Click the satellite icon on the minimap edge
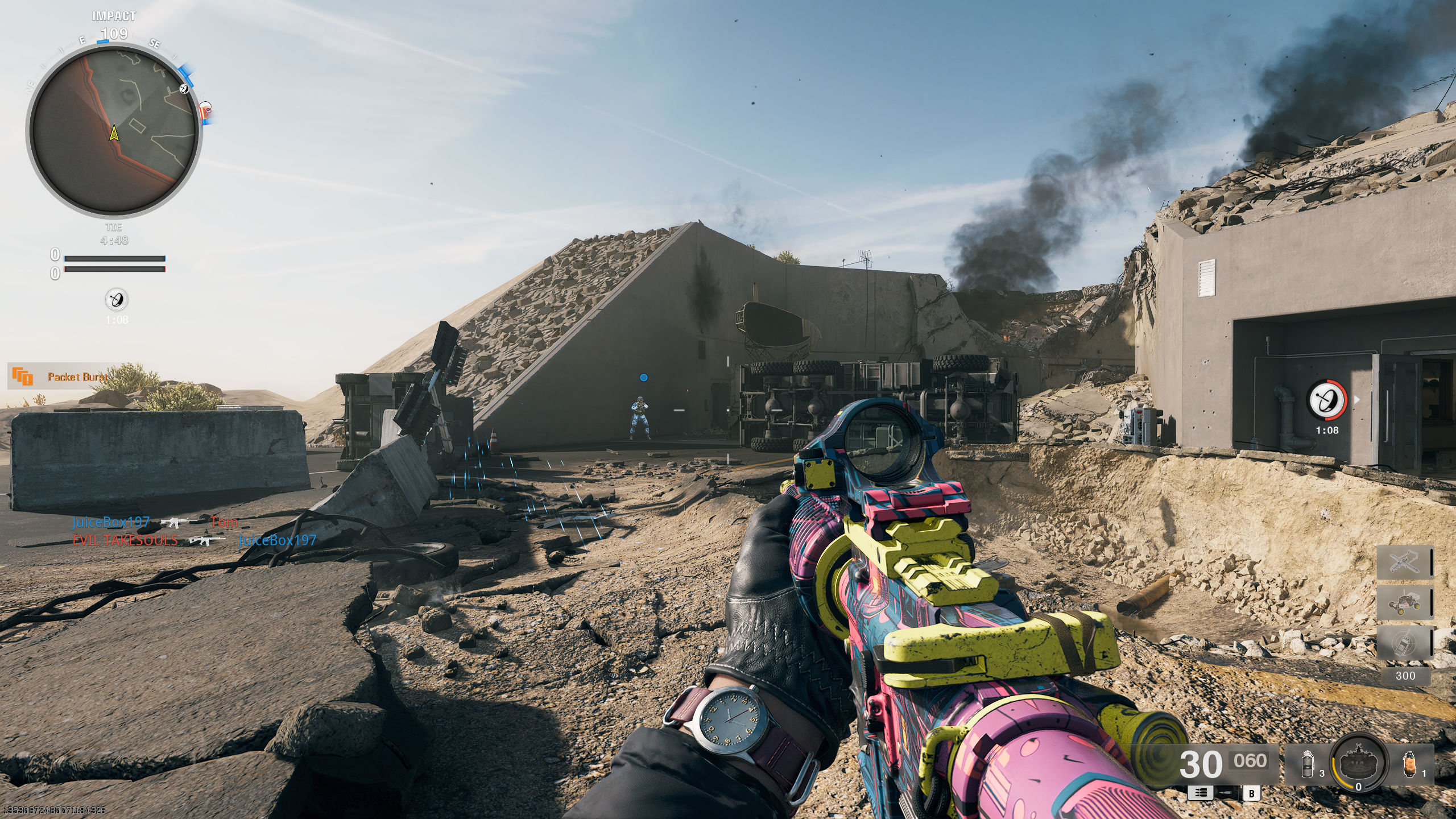The image size is (1456, 819). coord(184,88)
